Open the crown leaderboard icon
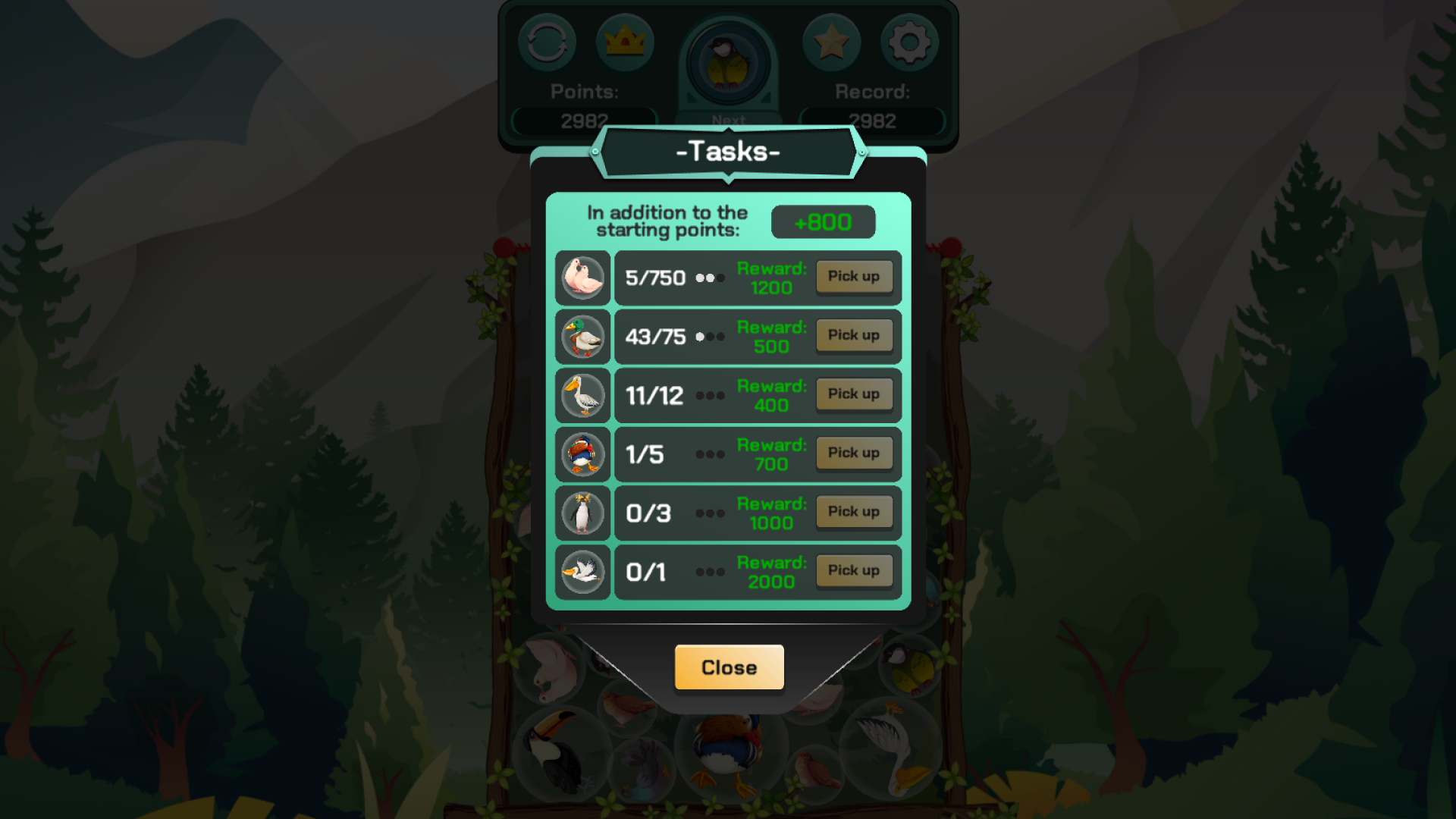Viewport: 1456px width, 819px height. 625,43
